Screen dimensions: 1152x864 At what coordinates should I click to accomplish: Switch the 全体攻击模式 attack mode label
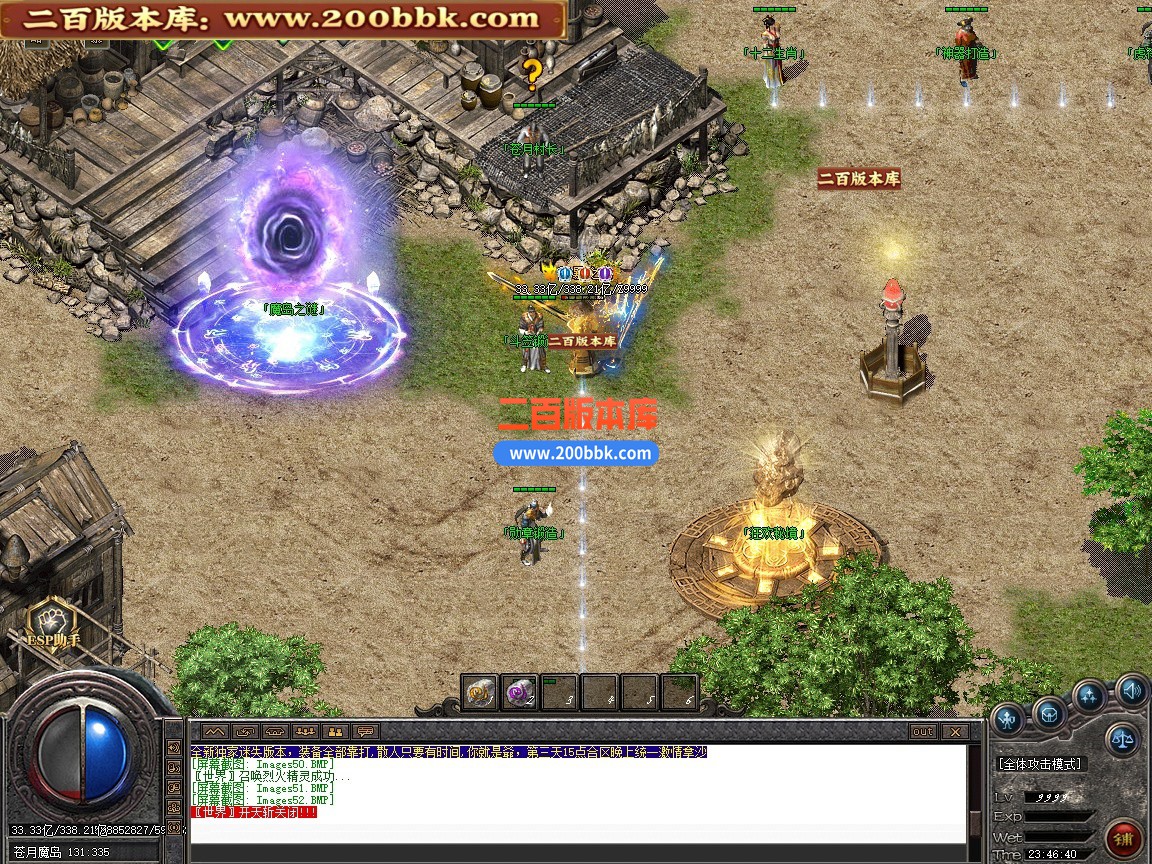tap(1040, 764)
